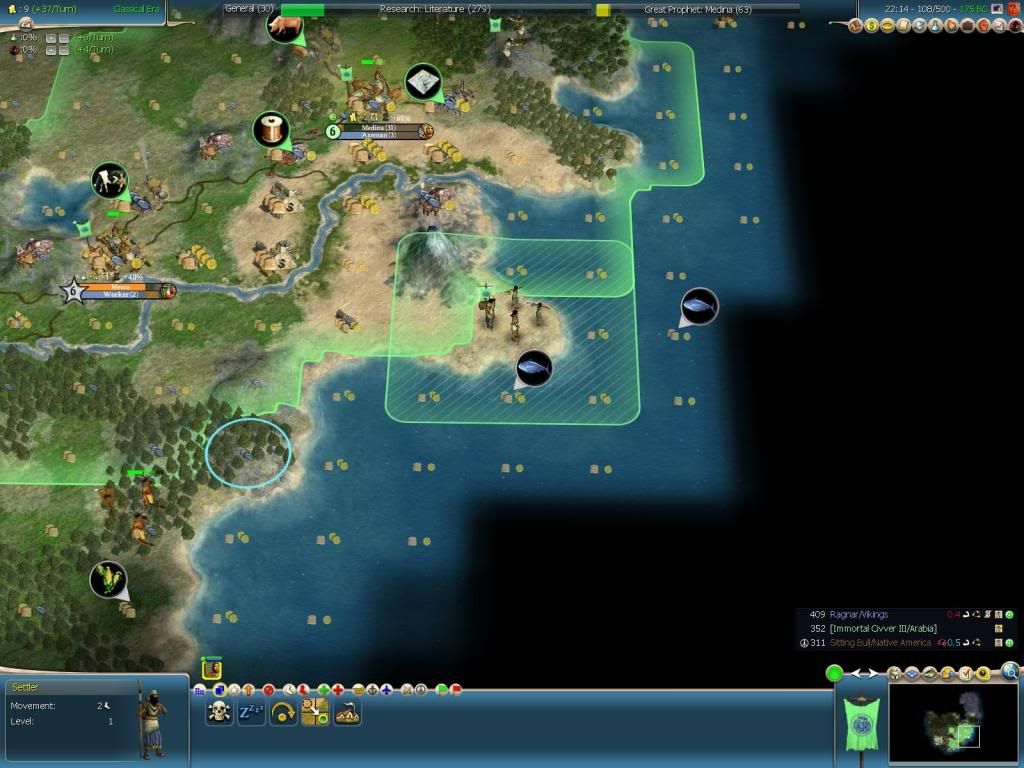Found a city with the settler
Screen dimensions: 1024x768
(347, 712)
